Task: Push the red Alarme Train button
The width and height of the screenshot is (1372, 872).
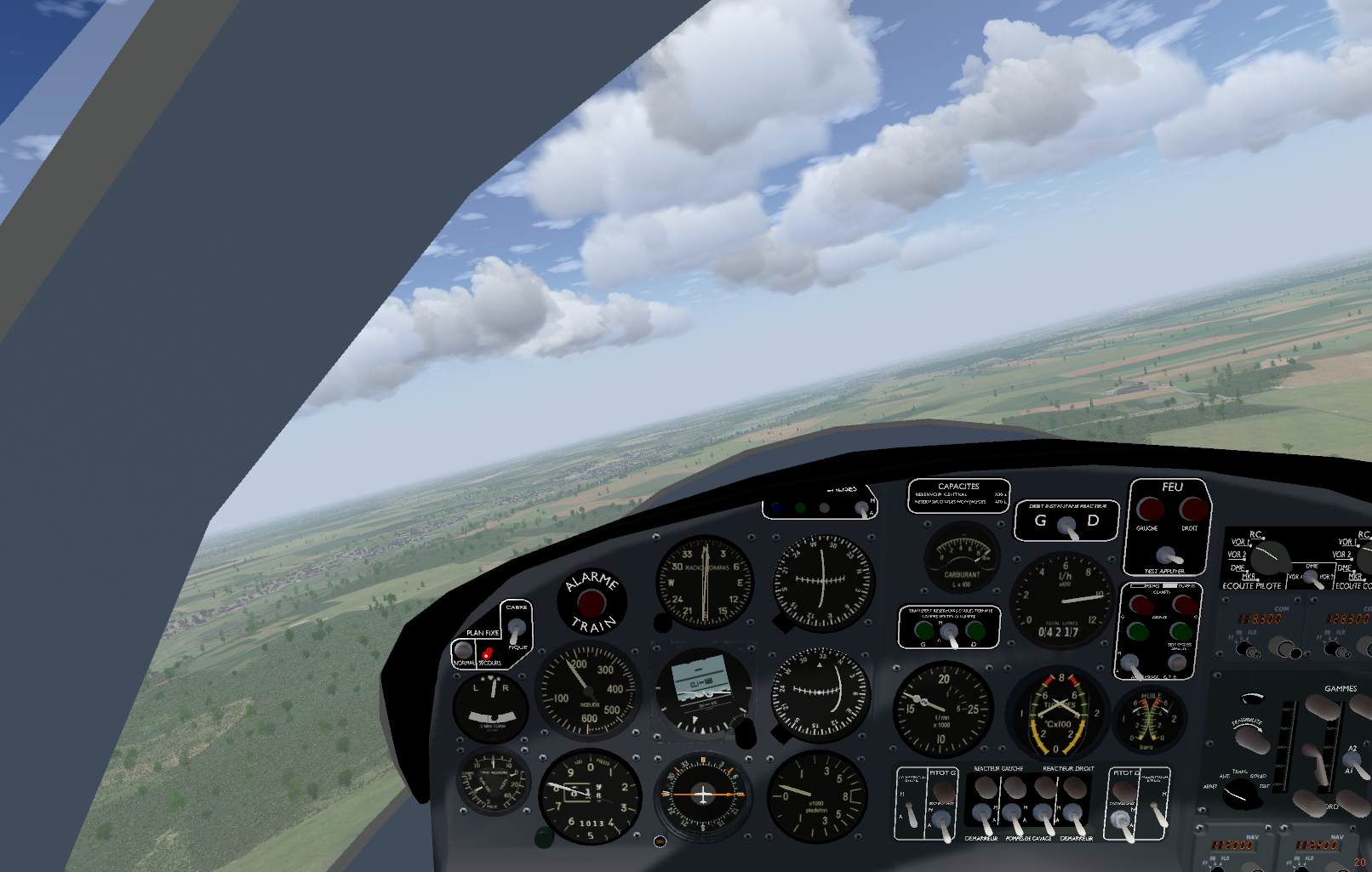Action: click(x=592, y=602)
